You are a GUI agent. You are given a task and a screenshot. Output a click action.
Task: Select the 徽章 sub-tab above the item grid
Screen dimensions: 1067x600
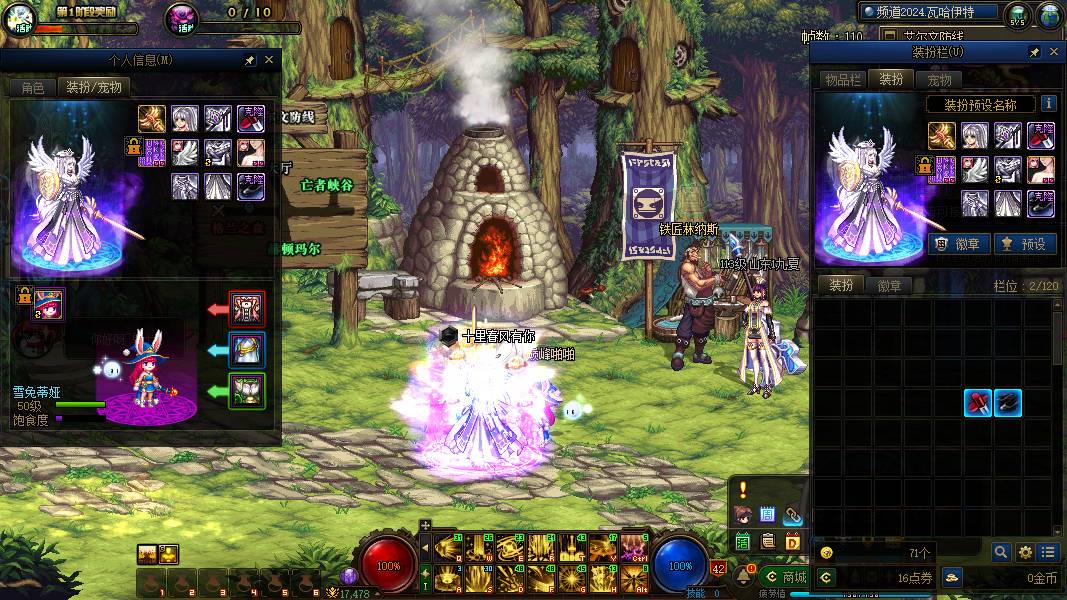pos(888,285)
